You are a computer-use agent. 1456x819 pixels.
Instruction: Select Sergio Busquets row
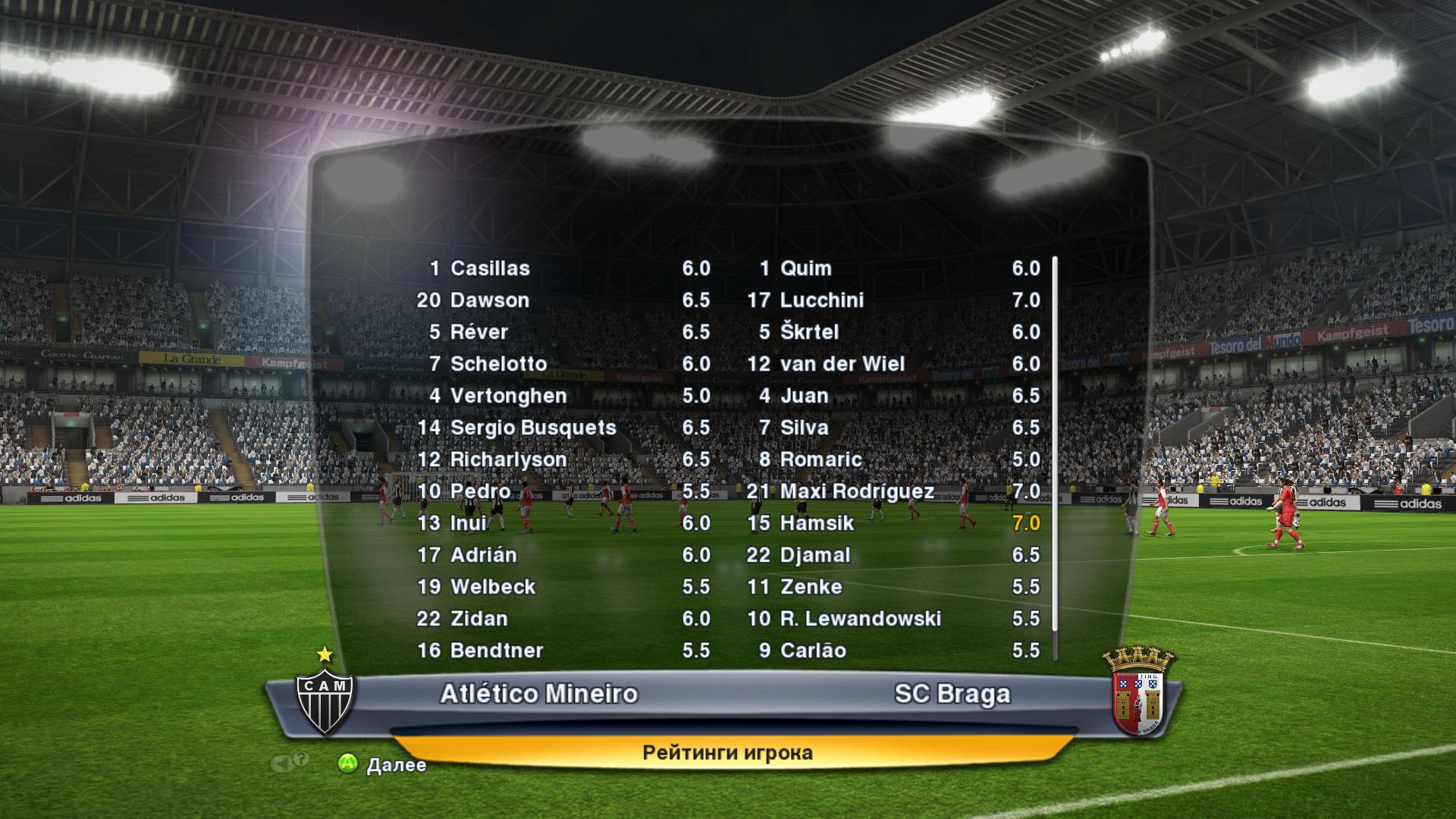(532, 428)
